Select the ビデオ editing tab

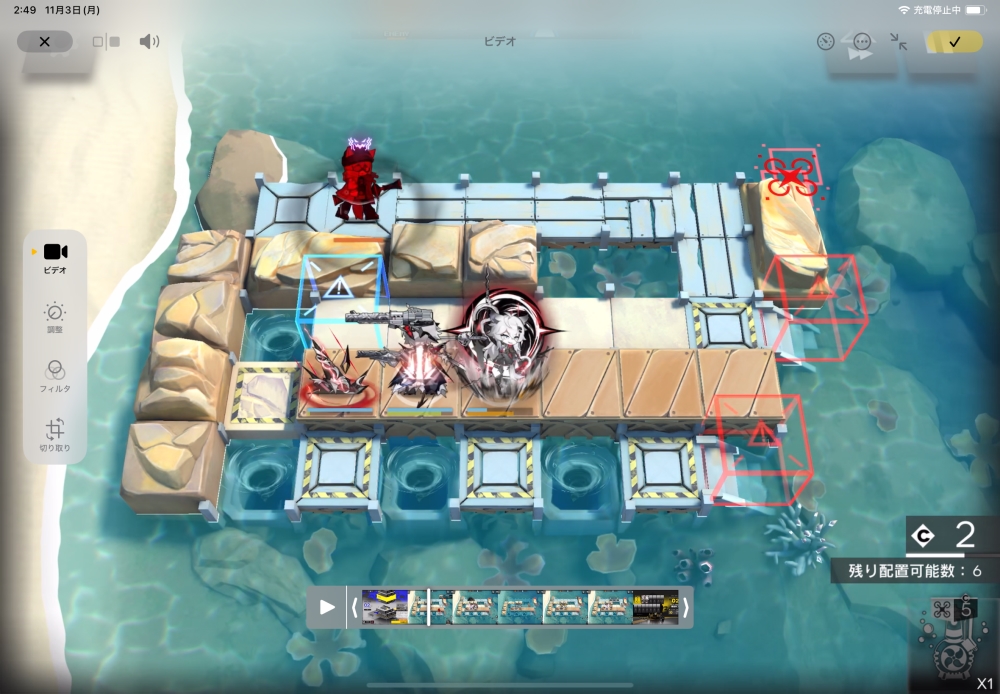55,258
